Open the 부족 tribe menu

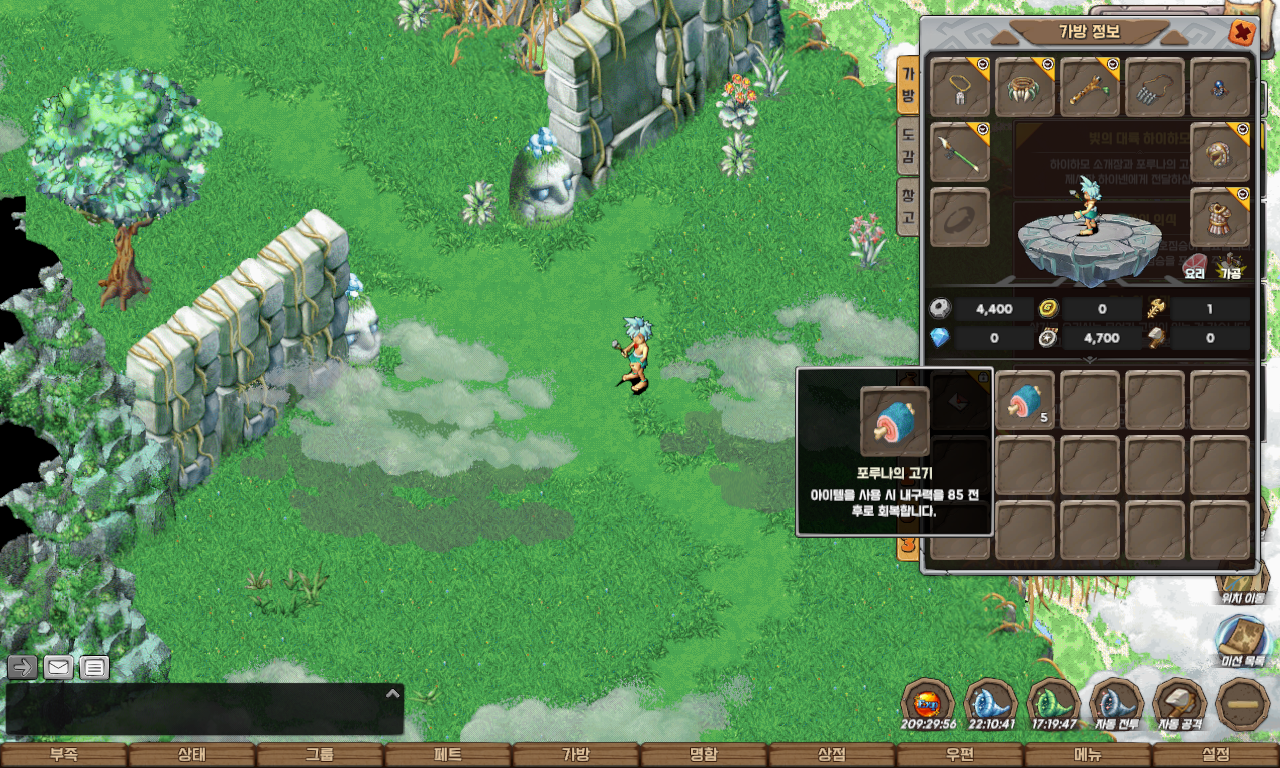(x=64, y=755)
